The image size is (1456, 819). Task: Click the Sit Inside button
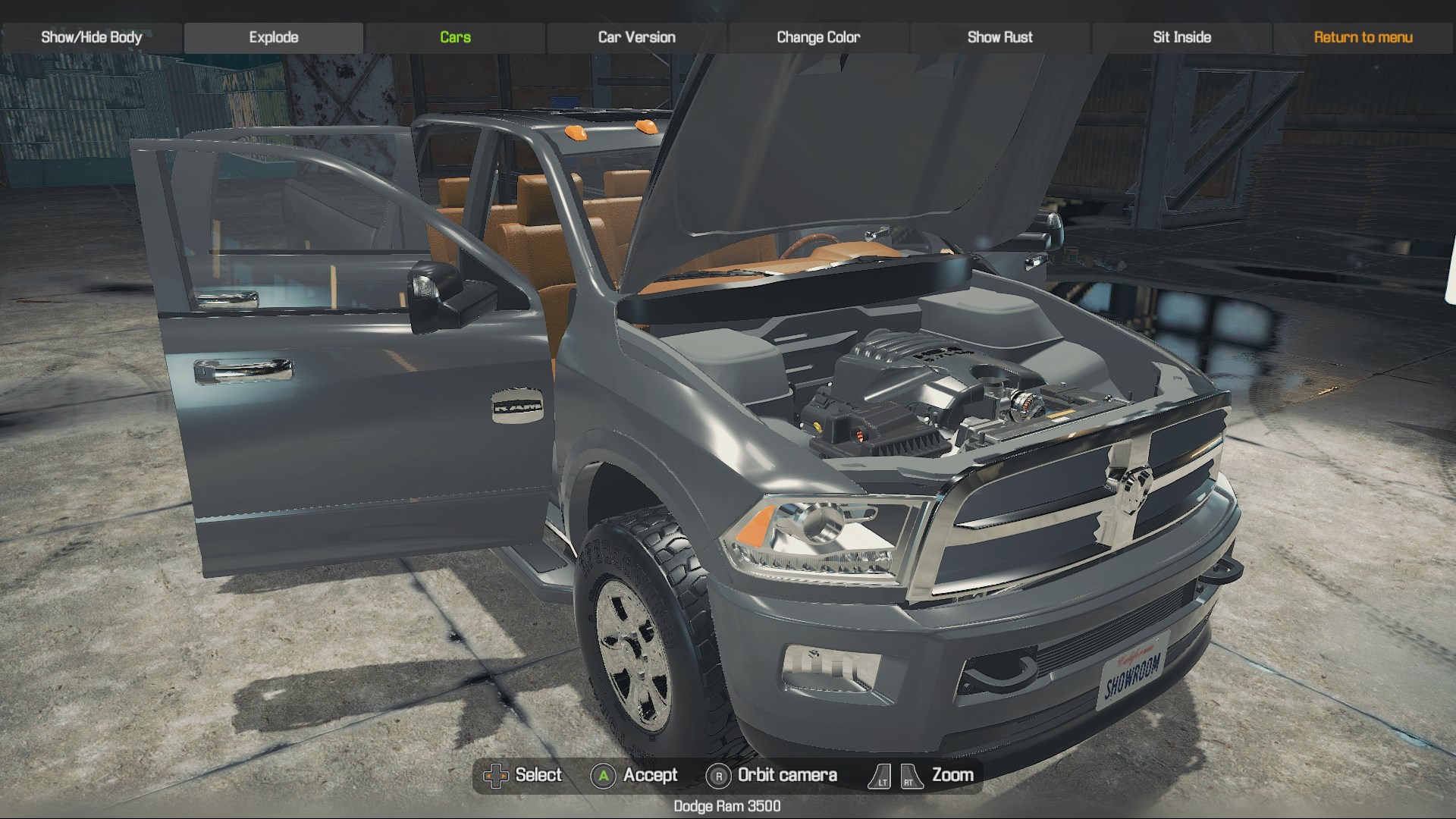pyautogui.click(x=1181, y=37)
